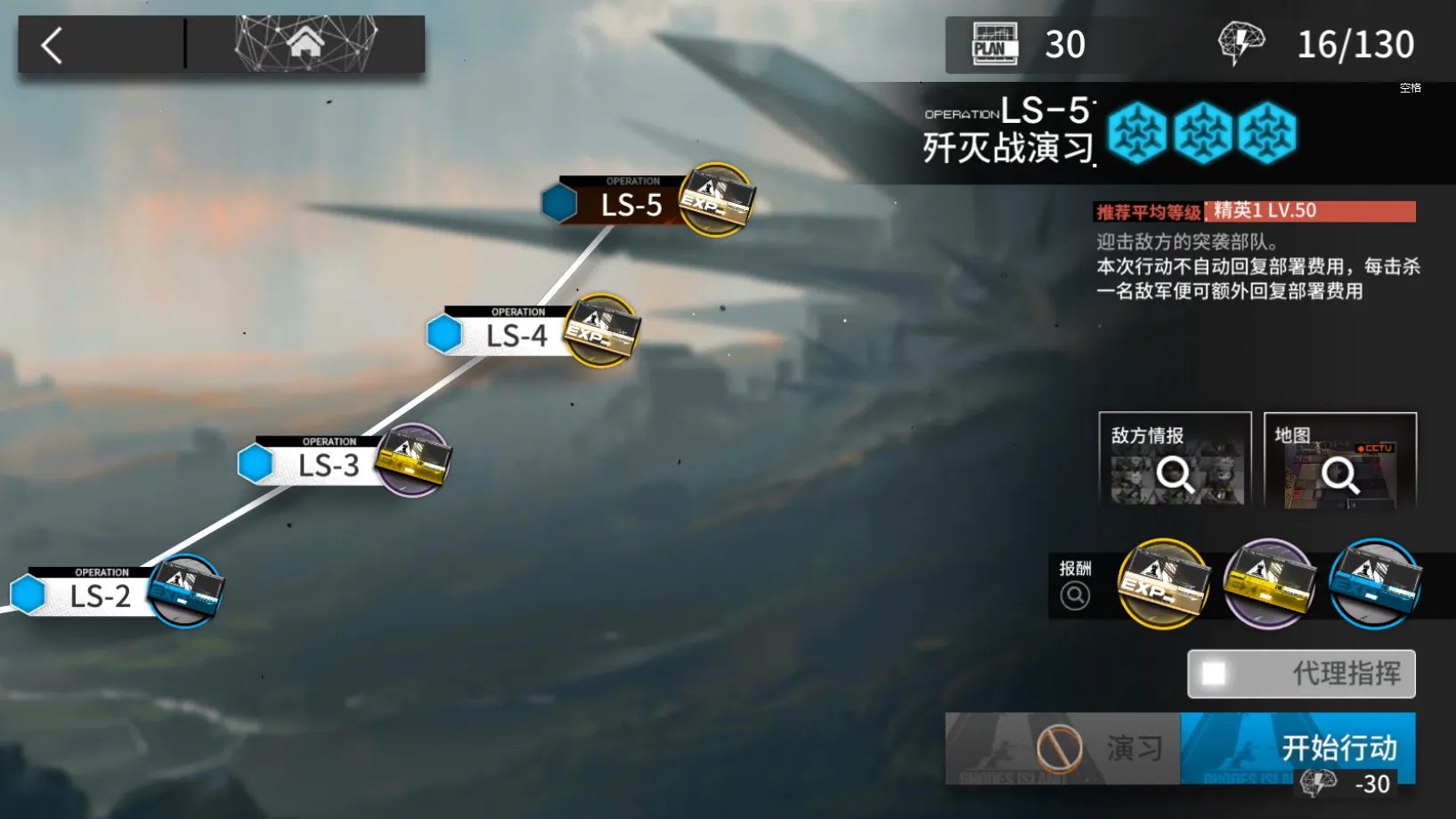Select the LS-5 operation node

[x=630, y=205]
